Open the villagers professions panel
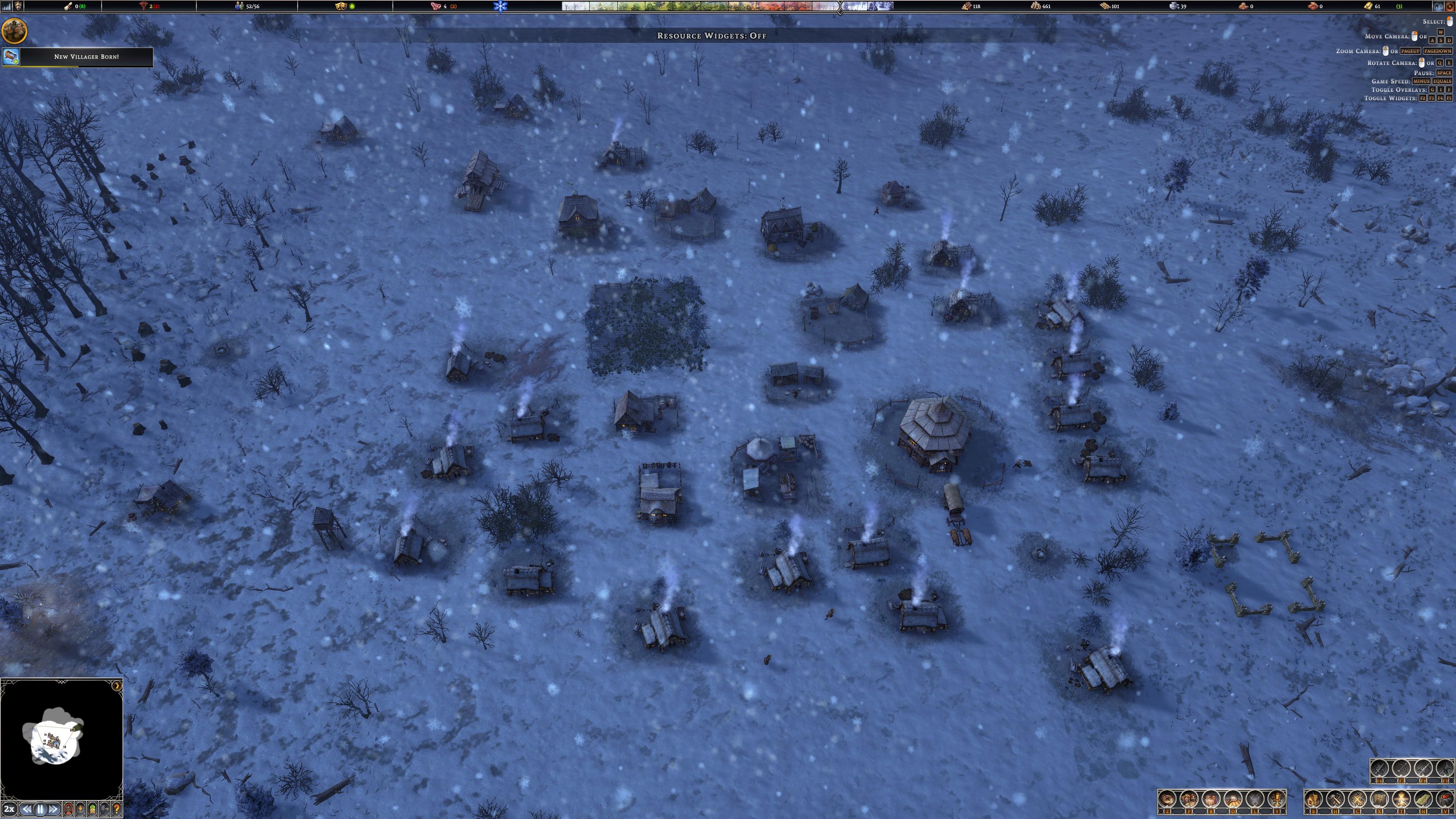The width and height of the screenshot is (1456, 819). pos(1189,799)
